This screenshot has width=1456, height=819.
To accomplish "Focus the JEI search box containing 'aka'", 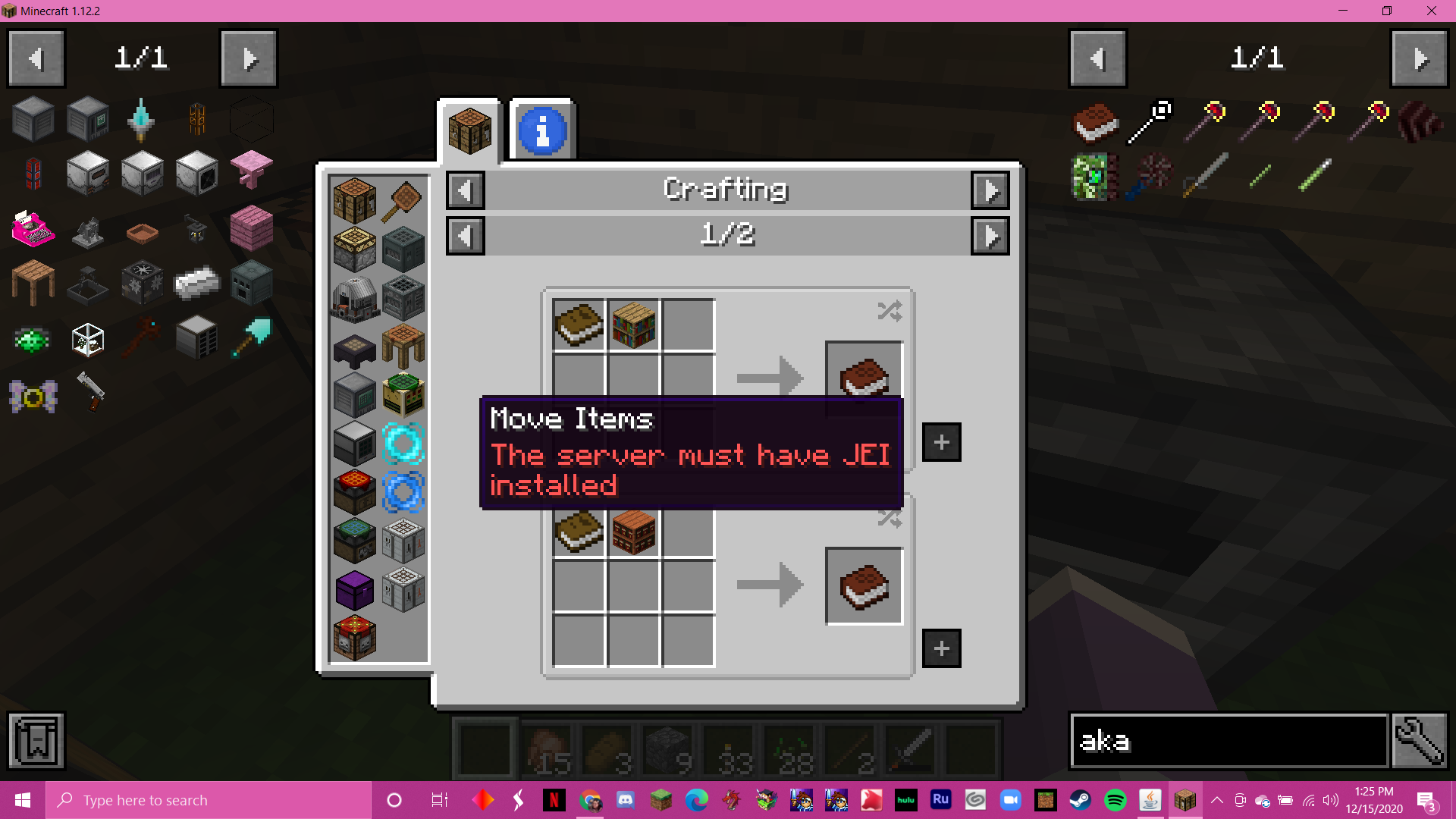I will 1228,741.
